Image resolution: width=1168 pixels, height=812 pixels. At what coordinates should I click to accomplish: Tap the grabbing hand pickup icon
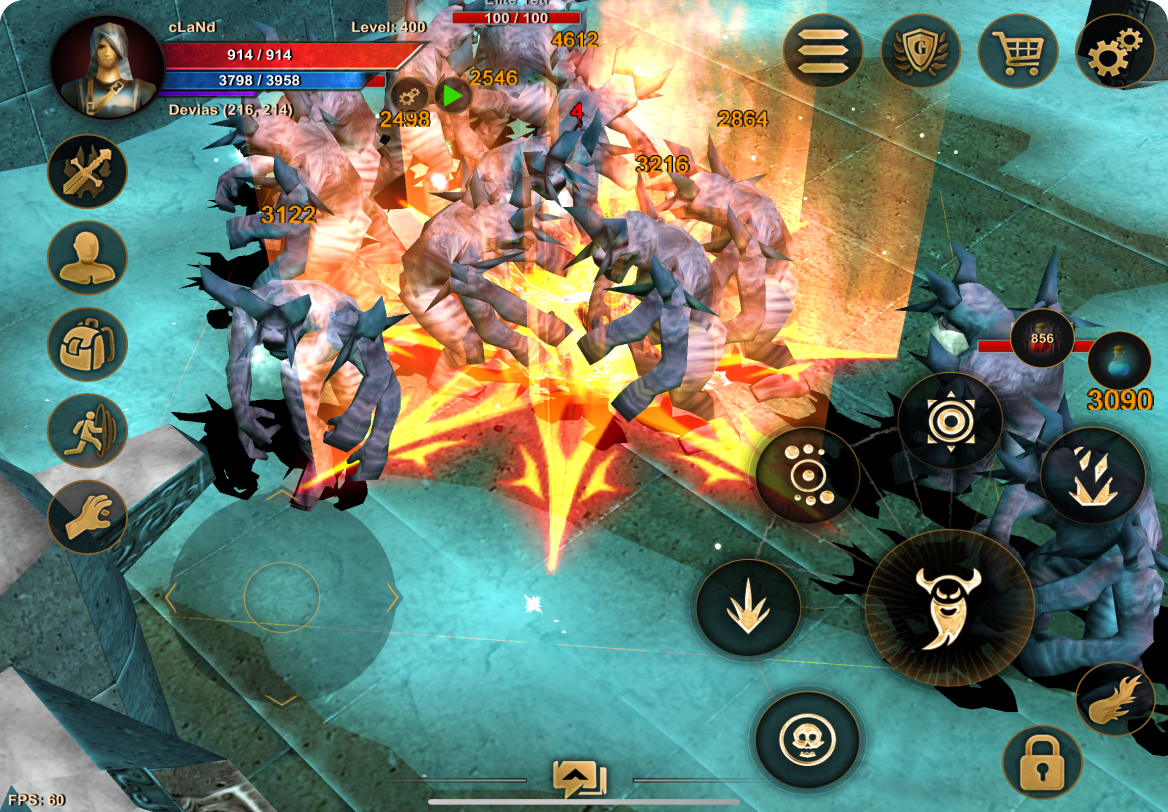(87, 517)
